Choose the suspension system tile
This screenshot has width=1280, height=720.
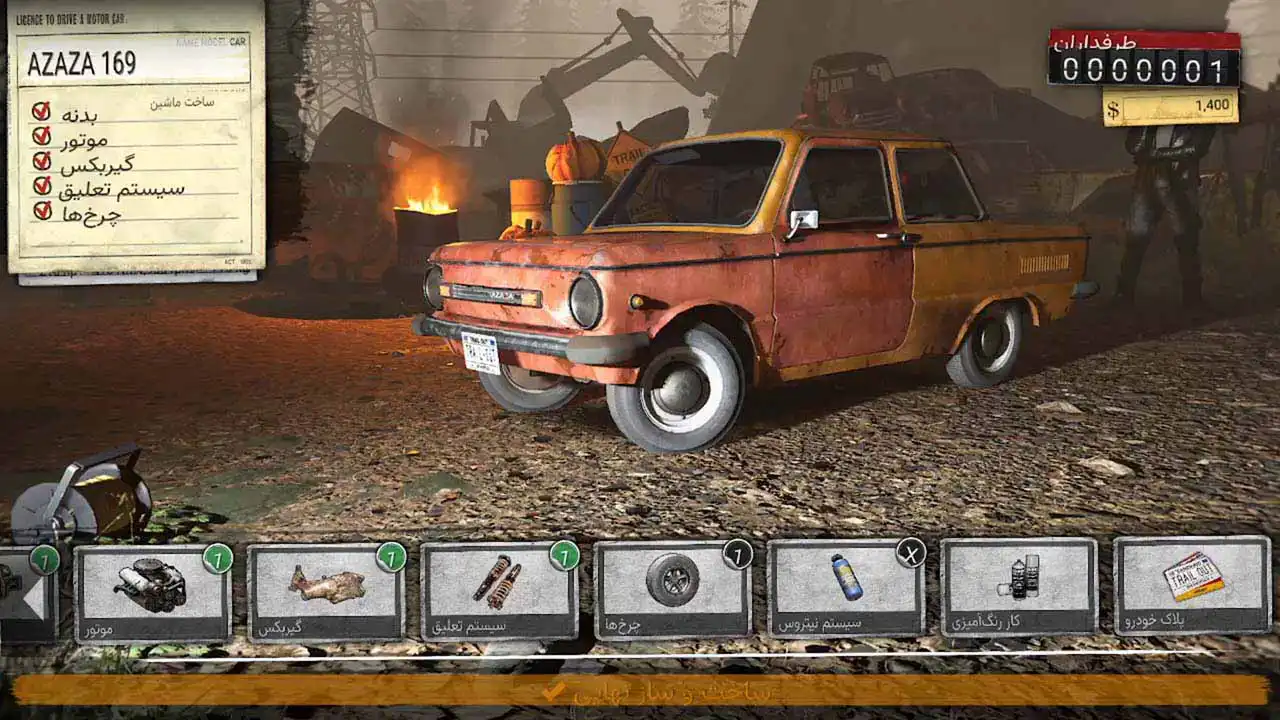pyautogui.click(x=498, y=592)
